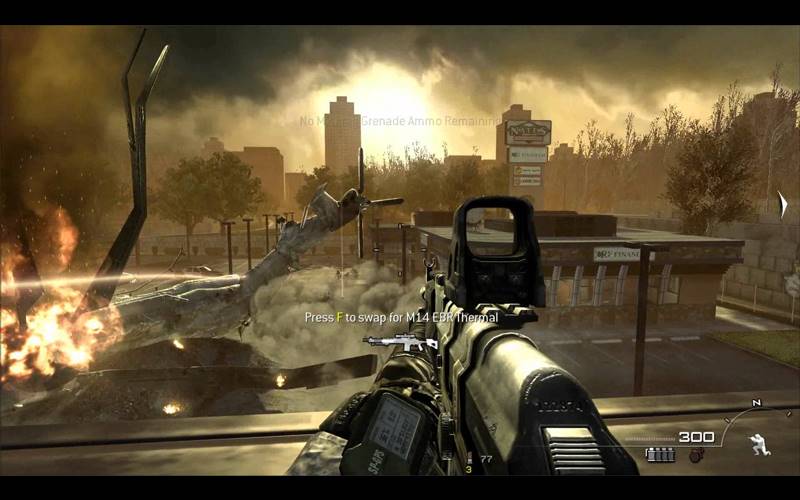The image size is (800, 500).
Task: Select the crouching soldier stance icon
Action: 757,445
